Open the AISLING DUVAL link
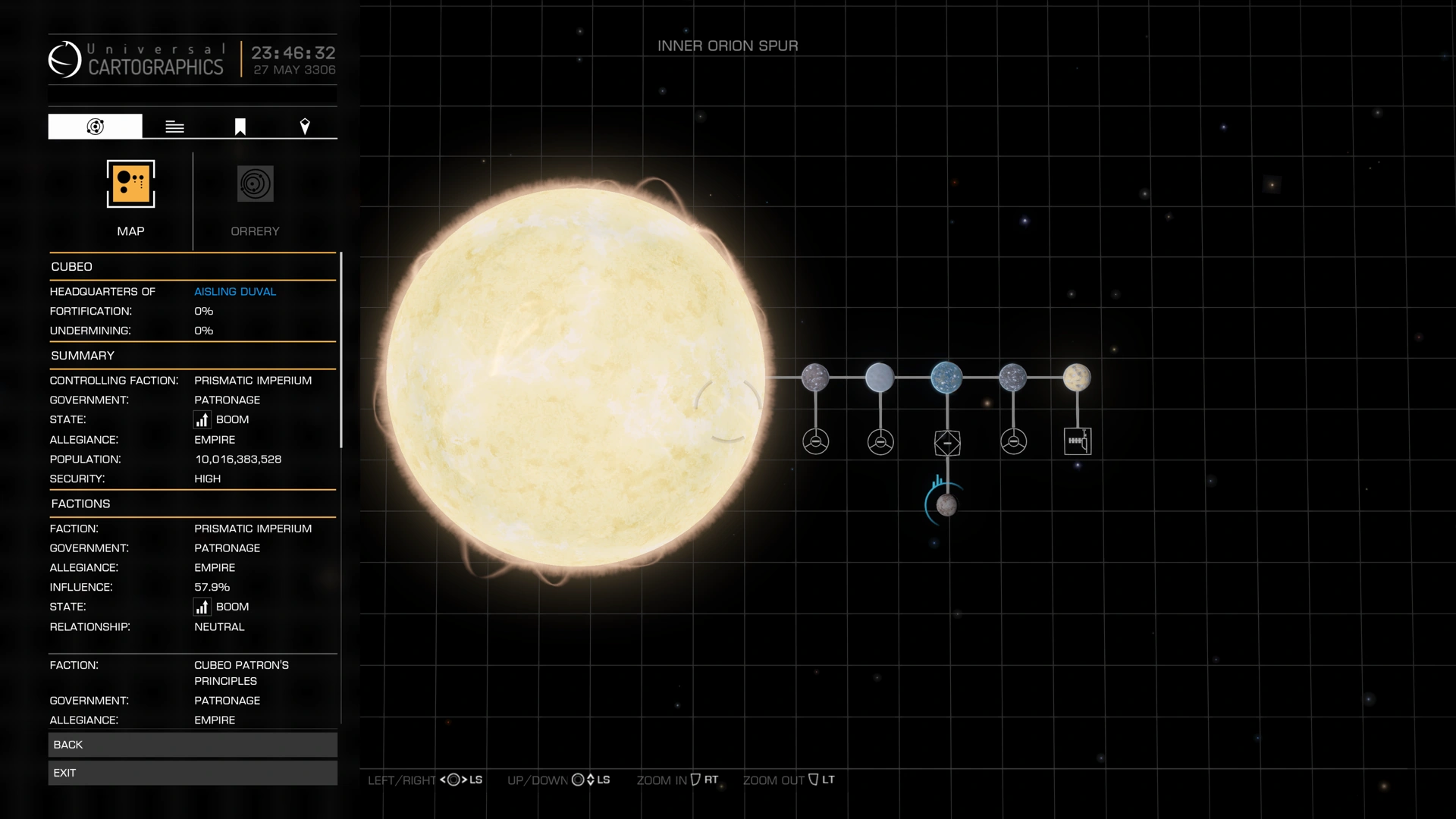The width and height of the screenshot is (1456, 819). click(x=235, y=291)
